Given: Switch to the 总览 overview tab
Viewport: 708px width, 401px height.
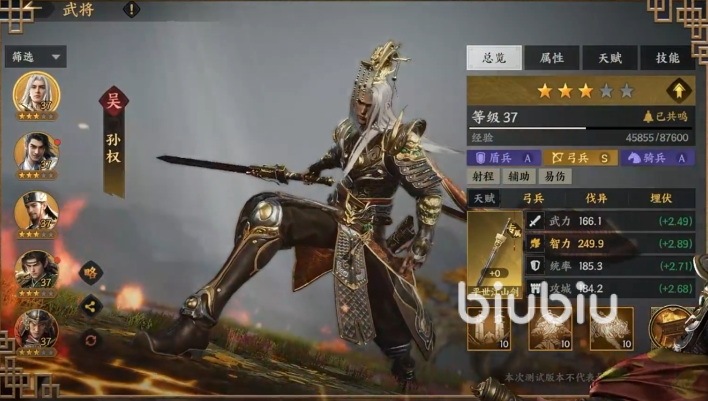Looking at the screenshot, I should click(494, 58).
